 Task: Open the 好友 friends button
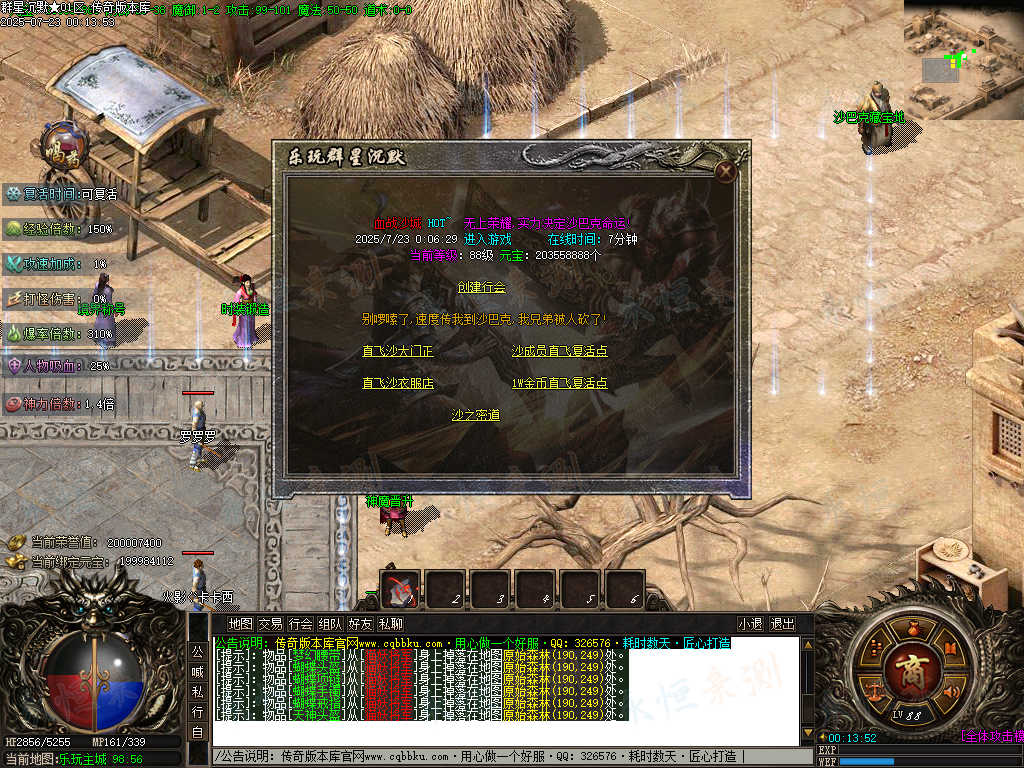click(x=360, y=624)
